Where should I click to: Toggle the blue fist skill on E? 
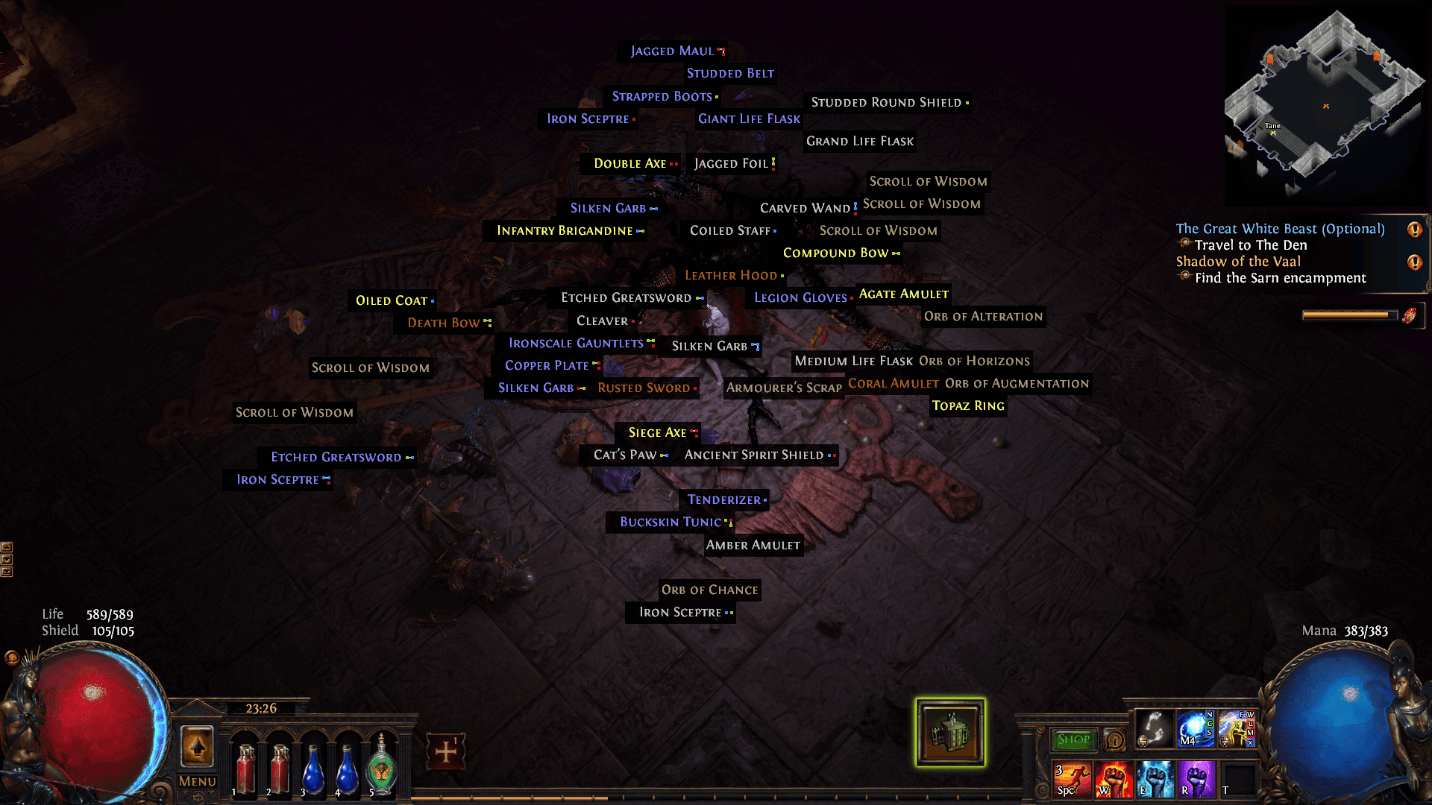click(1154, 779)
